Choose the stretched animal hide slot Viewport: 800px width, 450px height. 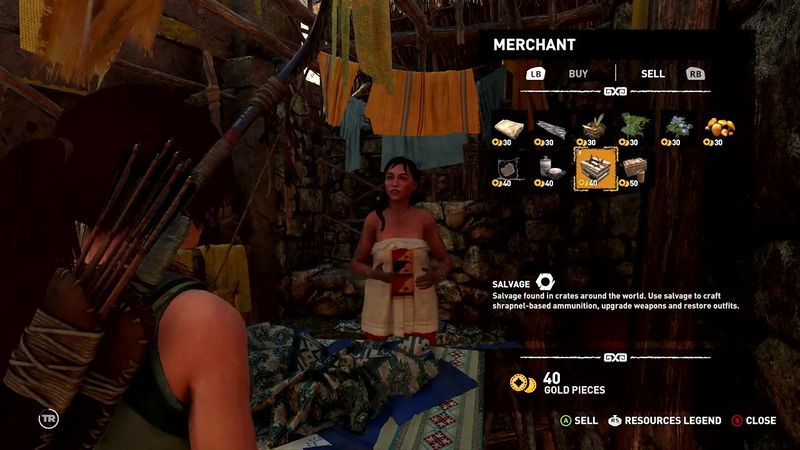point(509,168)
